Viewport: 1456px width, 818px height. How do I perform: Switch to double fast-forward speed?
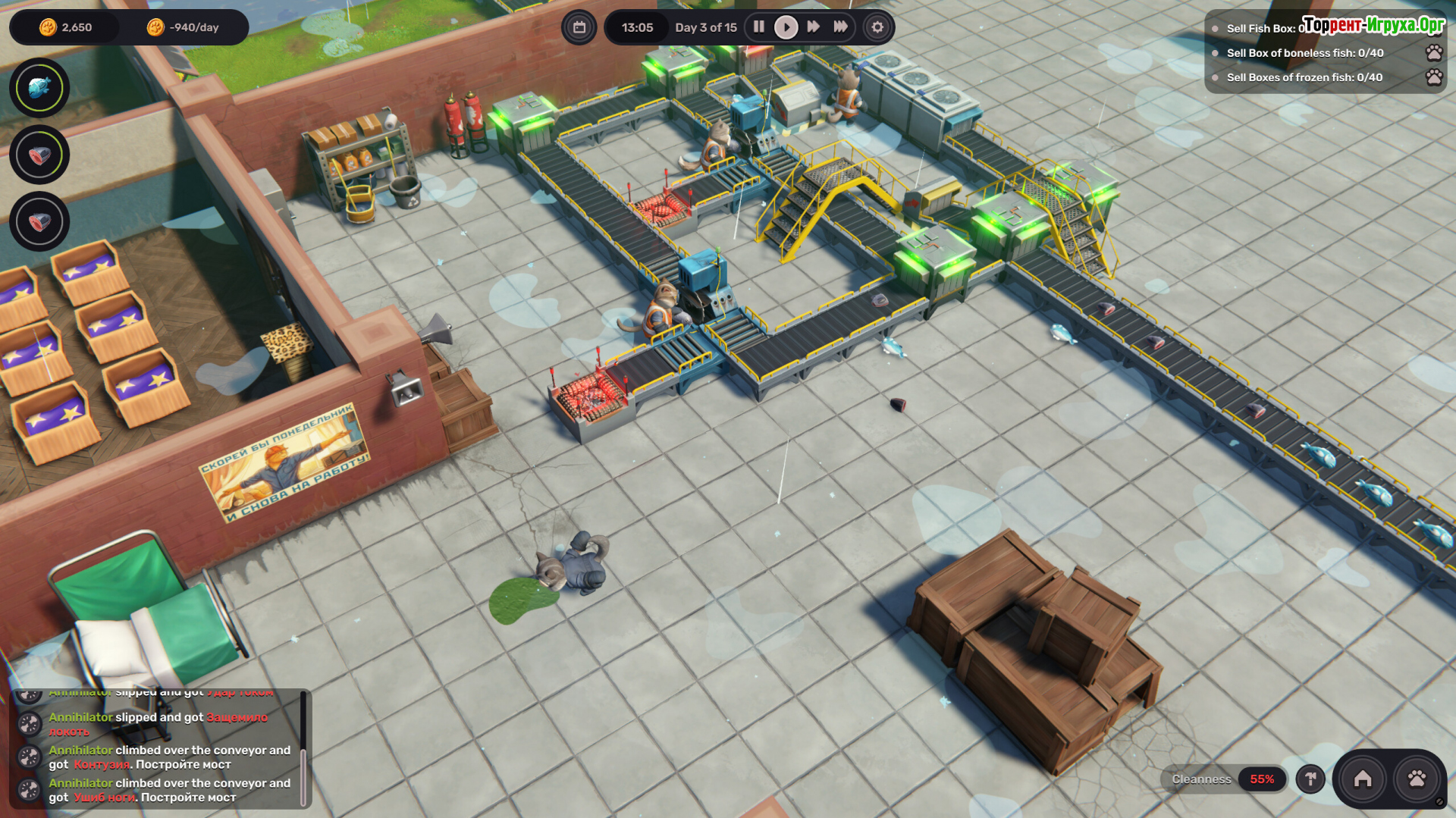(x=813, y=27)
